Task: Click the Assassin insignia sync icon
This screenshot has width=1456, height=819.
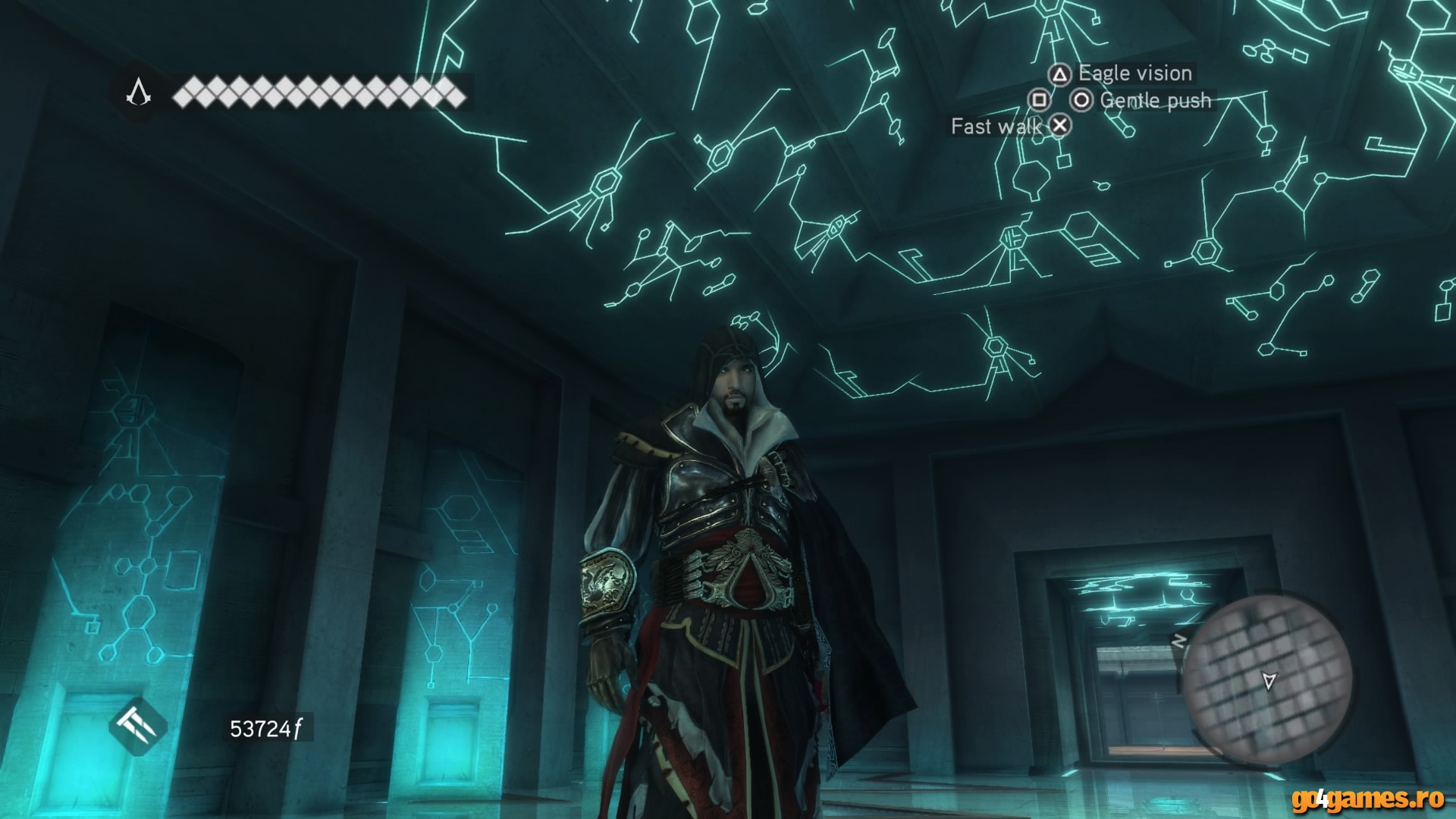Action: coord(139,93)
